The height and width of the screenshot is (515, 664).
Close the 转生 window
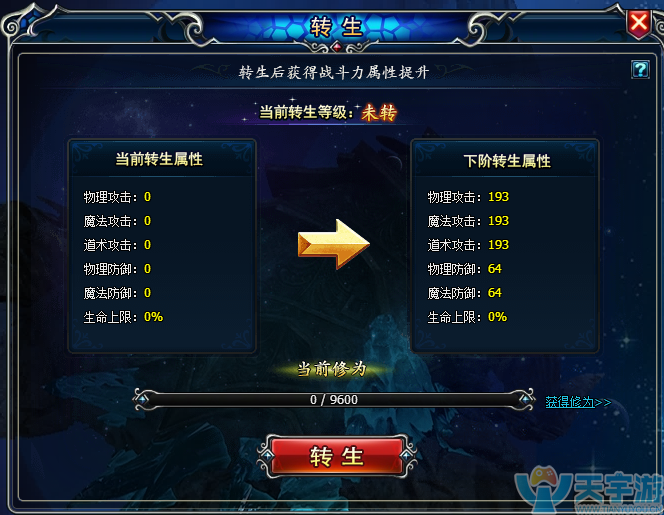(639, 22)
